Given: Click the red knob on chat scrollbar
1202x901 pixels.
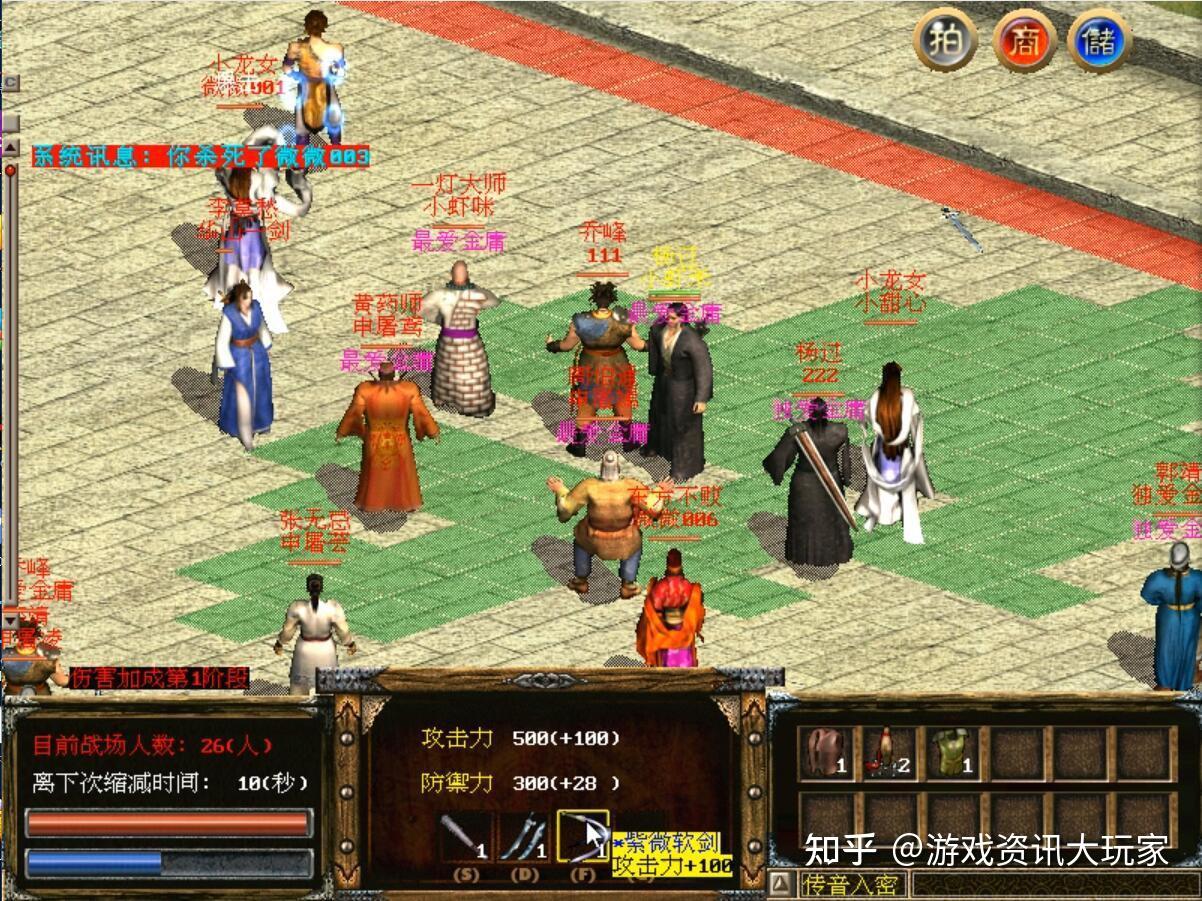Looking at the screenshot, I should point(10,170).
